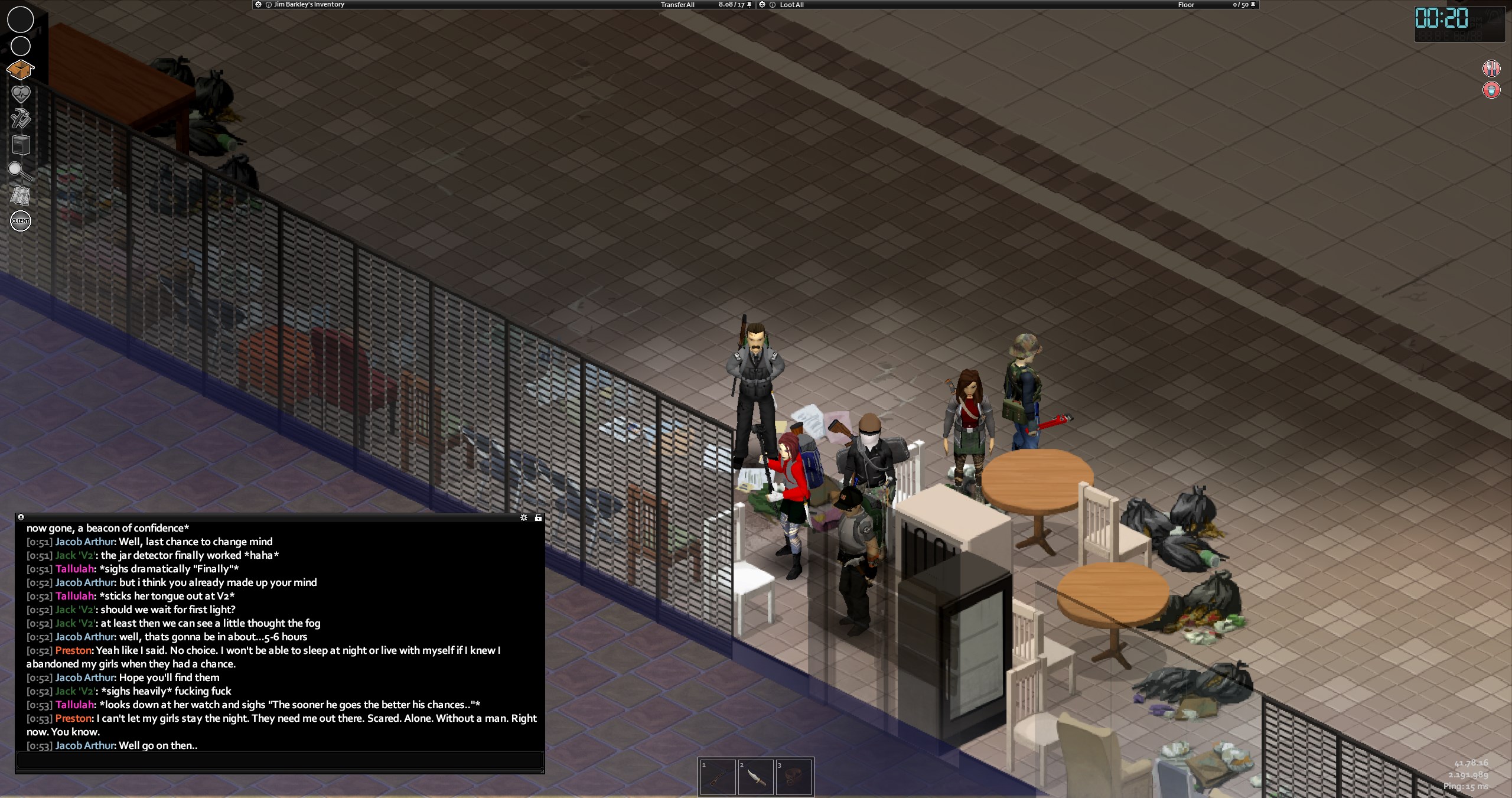
Task: Close the loot panel
Action: [762, 5]
